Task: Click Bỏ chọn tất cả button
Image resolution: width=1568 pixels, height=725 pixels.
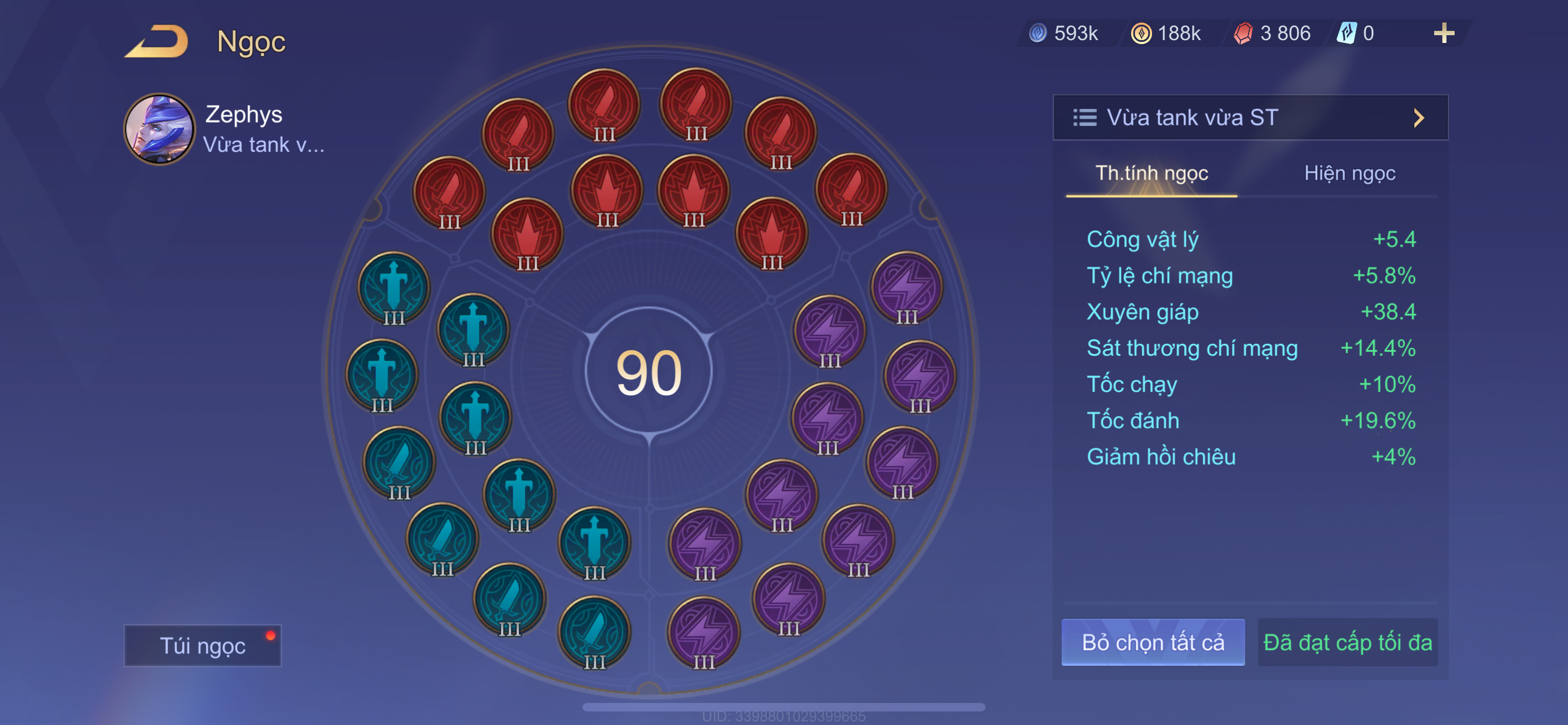Action: pos(1152,642)
